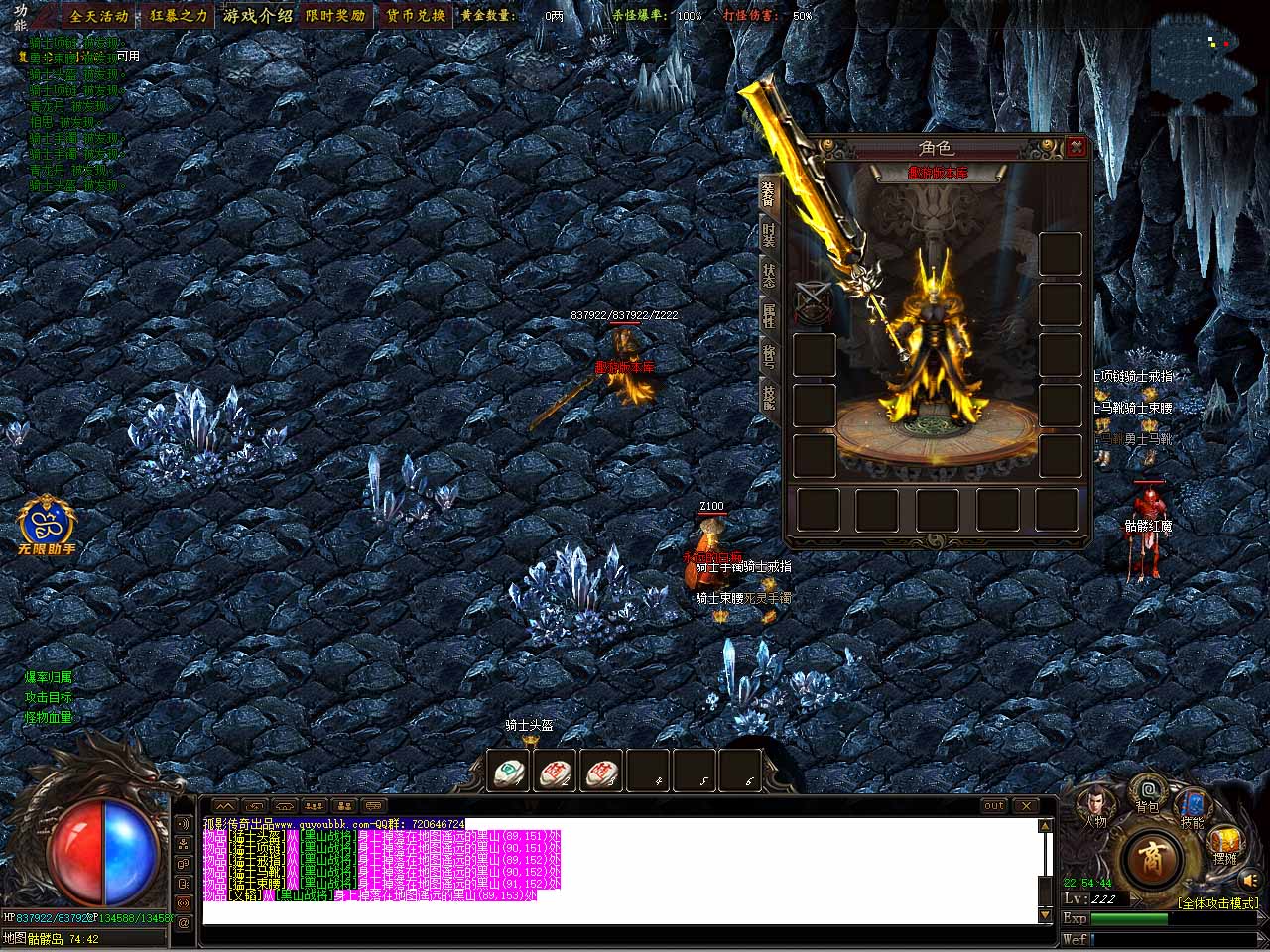Show the 称号 title tab
1270x952 pixels.
click(768, 356)
